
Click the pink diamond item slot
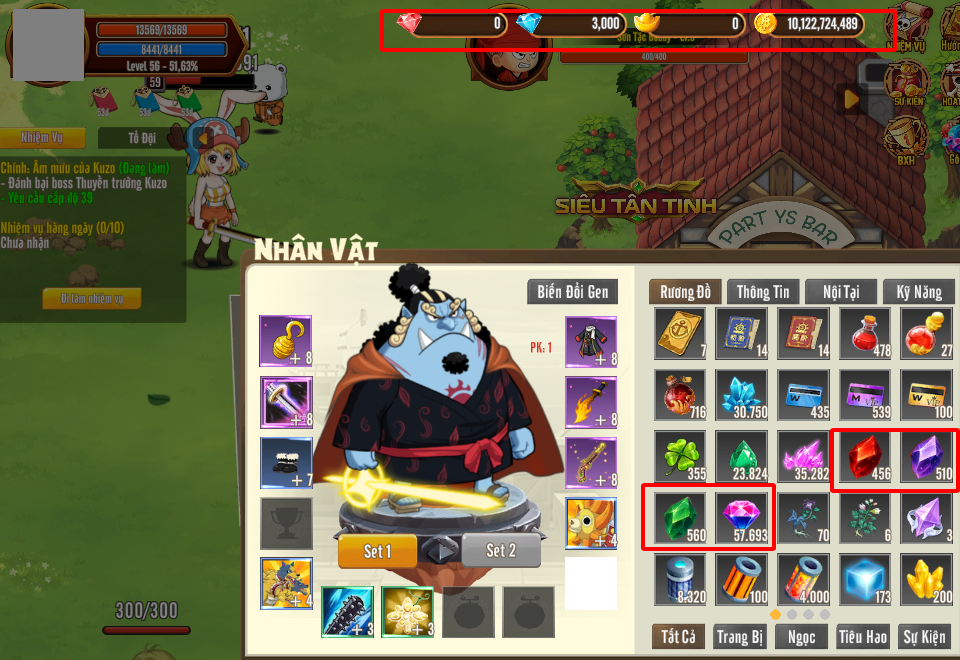(742, 519)
